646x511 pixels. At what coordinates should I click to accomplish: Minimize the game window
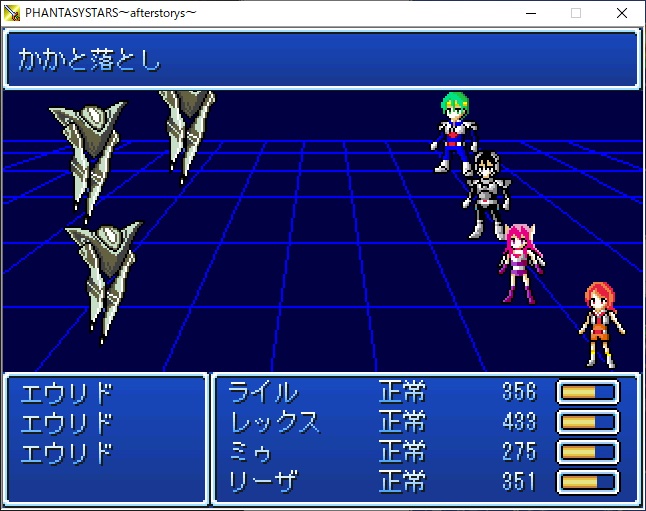[x=529, y=13]
